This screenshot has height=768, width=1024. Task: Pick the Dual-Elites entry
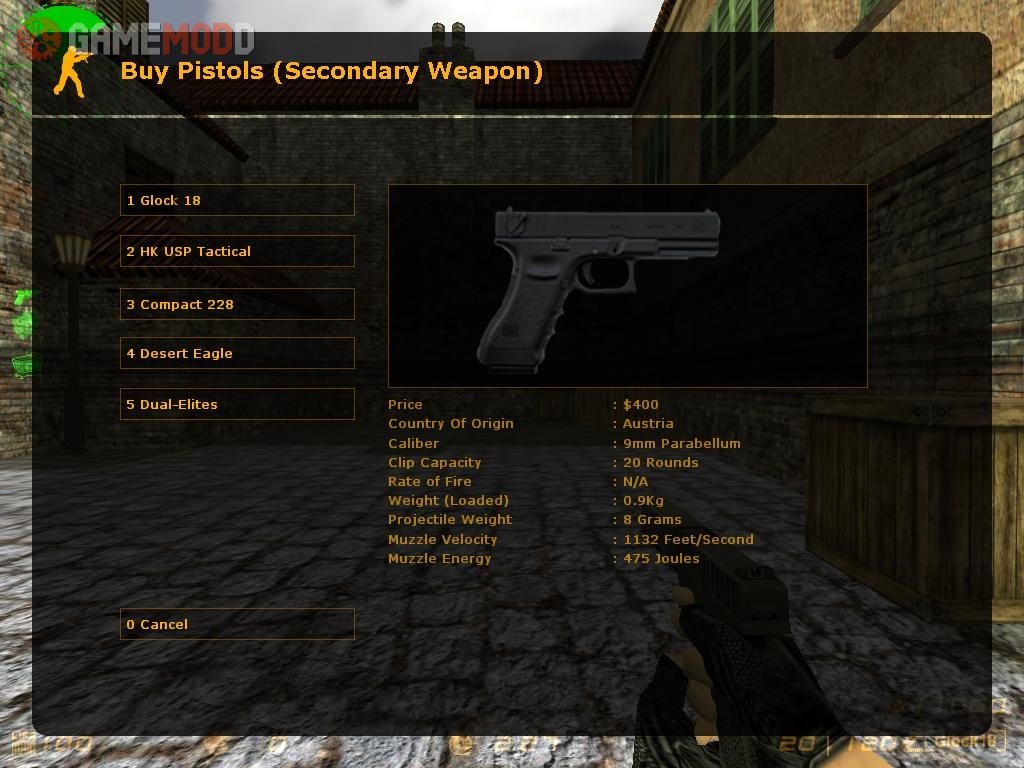pyautogui.click(x=237, y=404)
